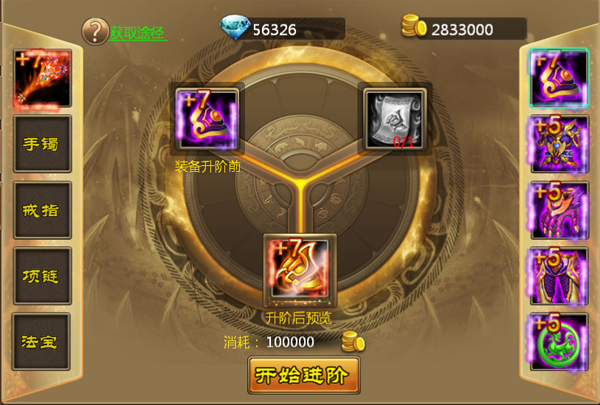Select the +5 purple robe item
This screenshot has width=600, height=405.
559,276
